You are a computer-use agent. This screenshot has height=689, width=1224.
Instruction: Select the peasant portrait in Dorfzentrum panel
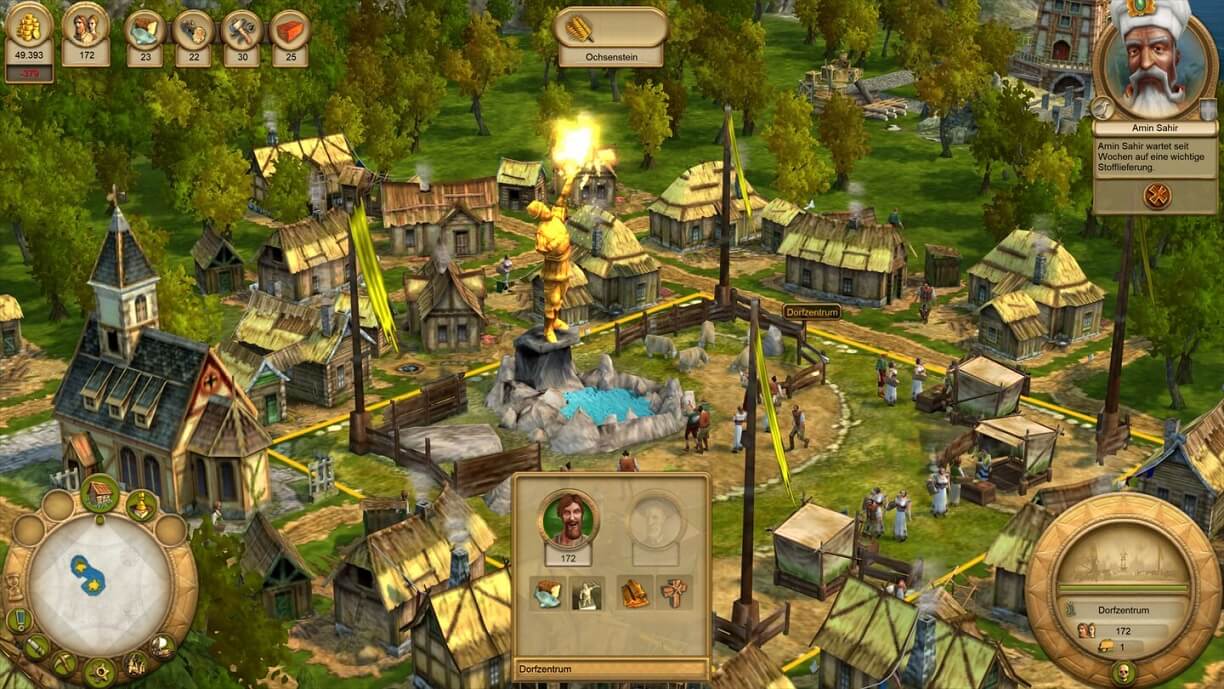[x=568, y=518]
